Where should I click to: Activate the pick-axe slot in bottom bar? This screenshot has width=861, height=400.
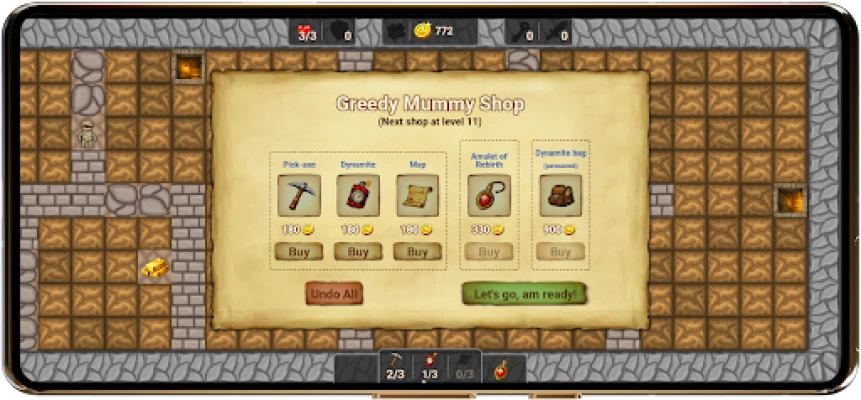pos(394,367)
